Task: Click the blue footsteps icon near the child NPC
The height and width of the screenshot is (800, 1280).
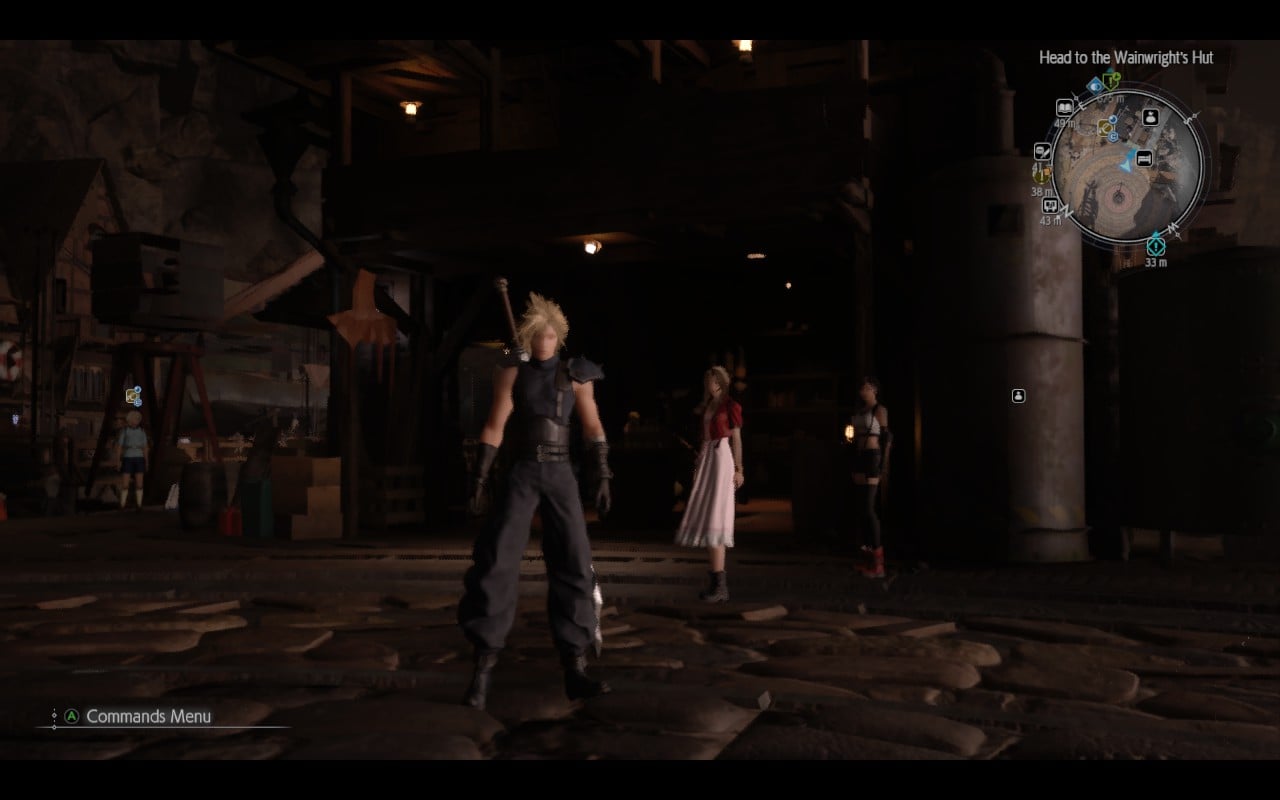Action: coord(137,390)
